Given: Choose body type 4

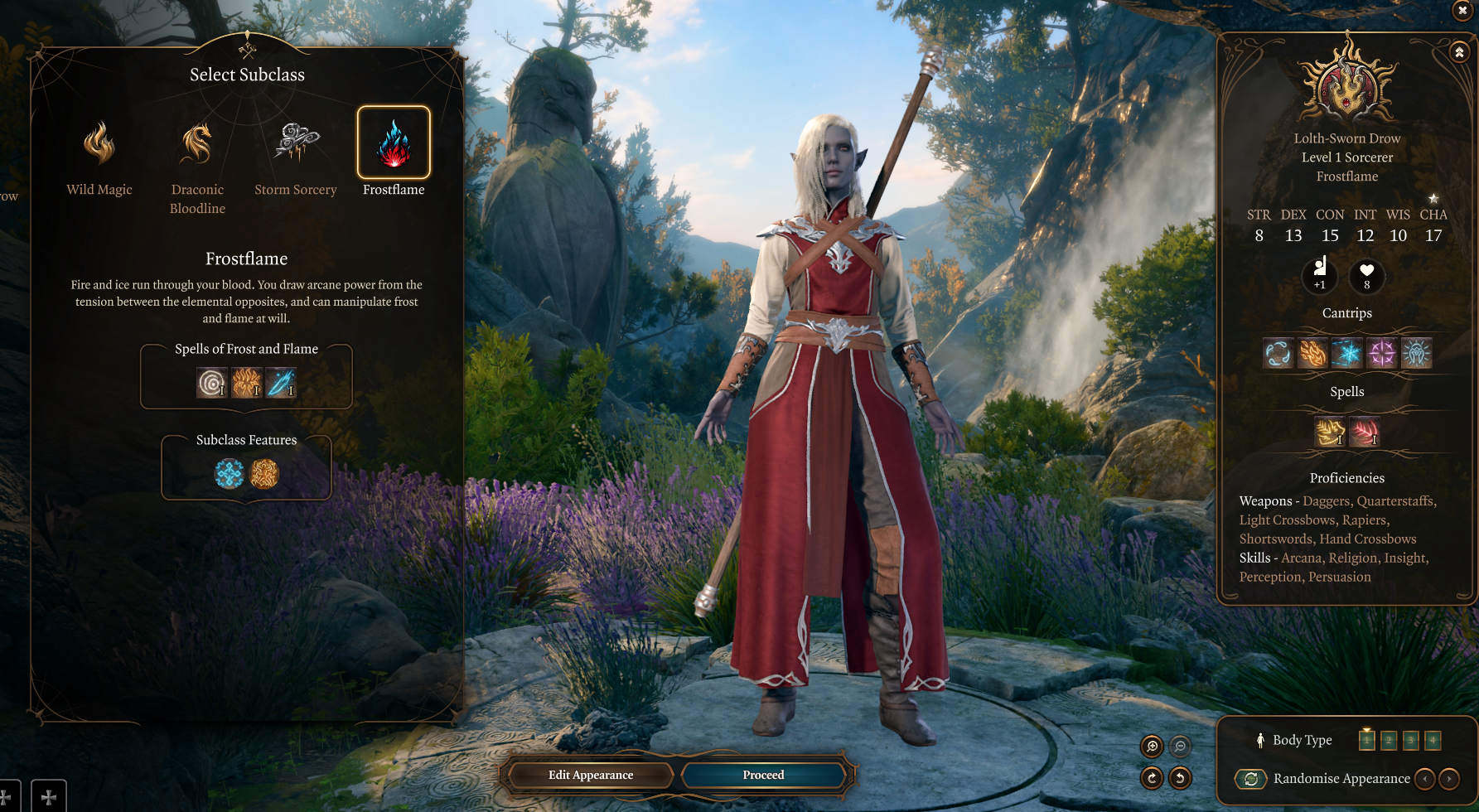Looking at the screenshot, I should point(1433,740).
